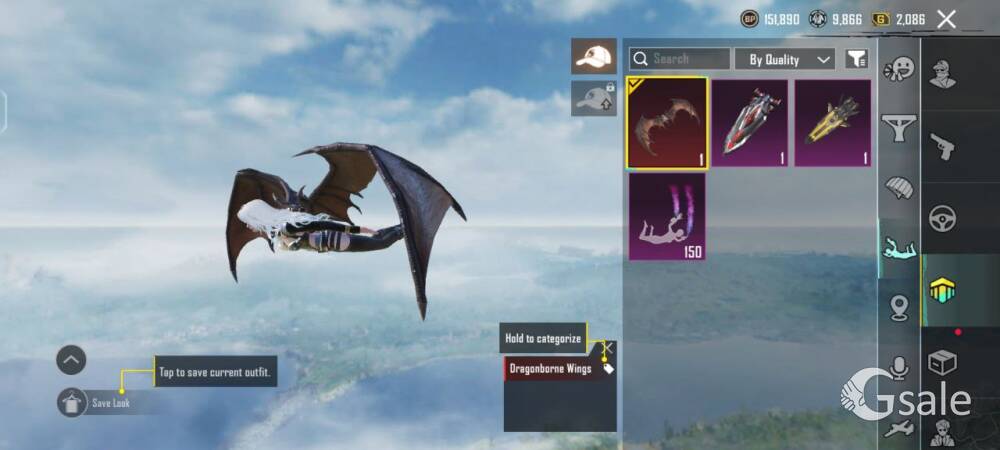This screenshot has height=450, width=1000.
Task: Select the purple skydiving trail item
Action: pyautogui.click(x=667, y=216)
